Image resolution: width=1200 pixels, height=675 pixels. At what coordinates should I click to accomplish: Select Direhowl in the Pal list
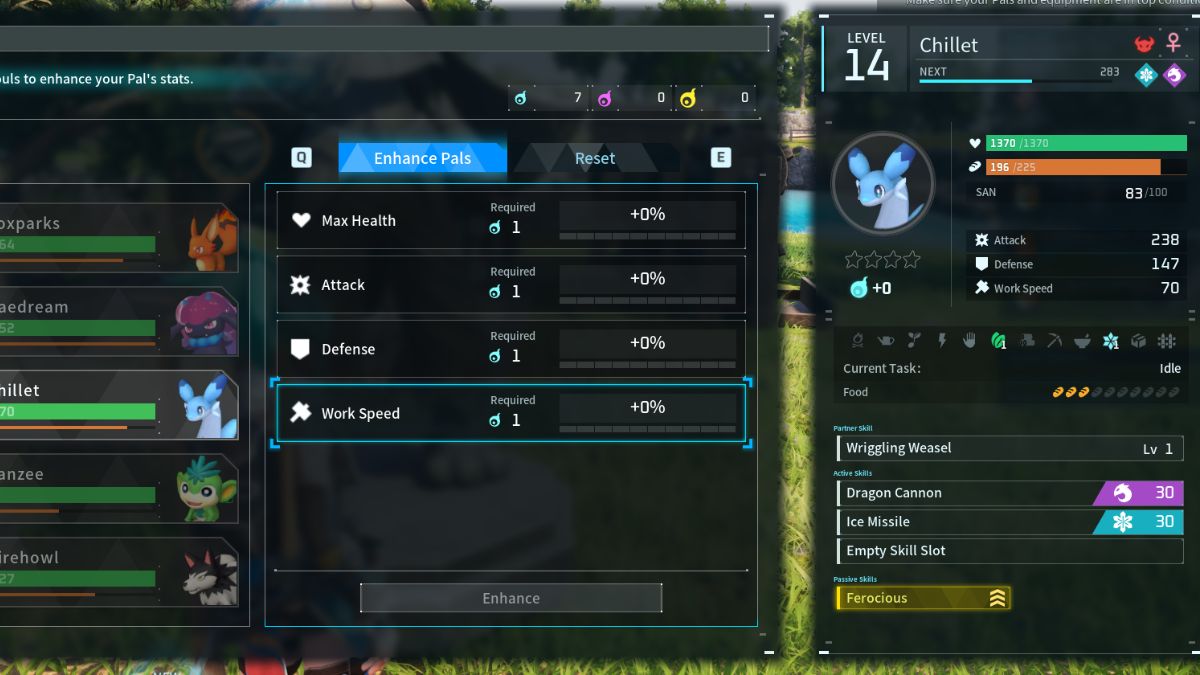coord(120,572)
